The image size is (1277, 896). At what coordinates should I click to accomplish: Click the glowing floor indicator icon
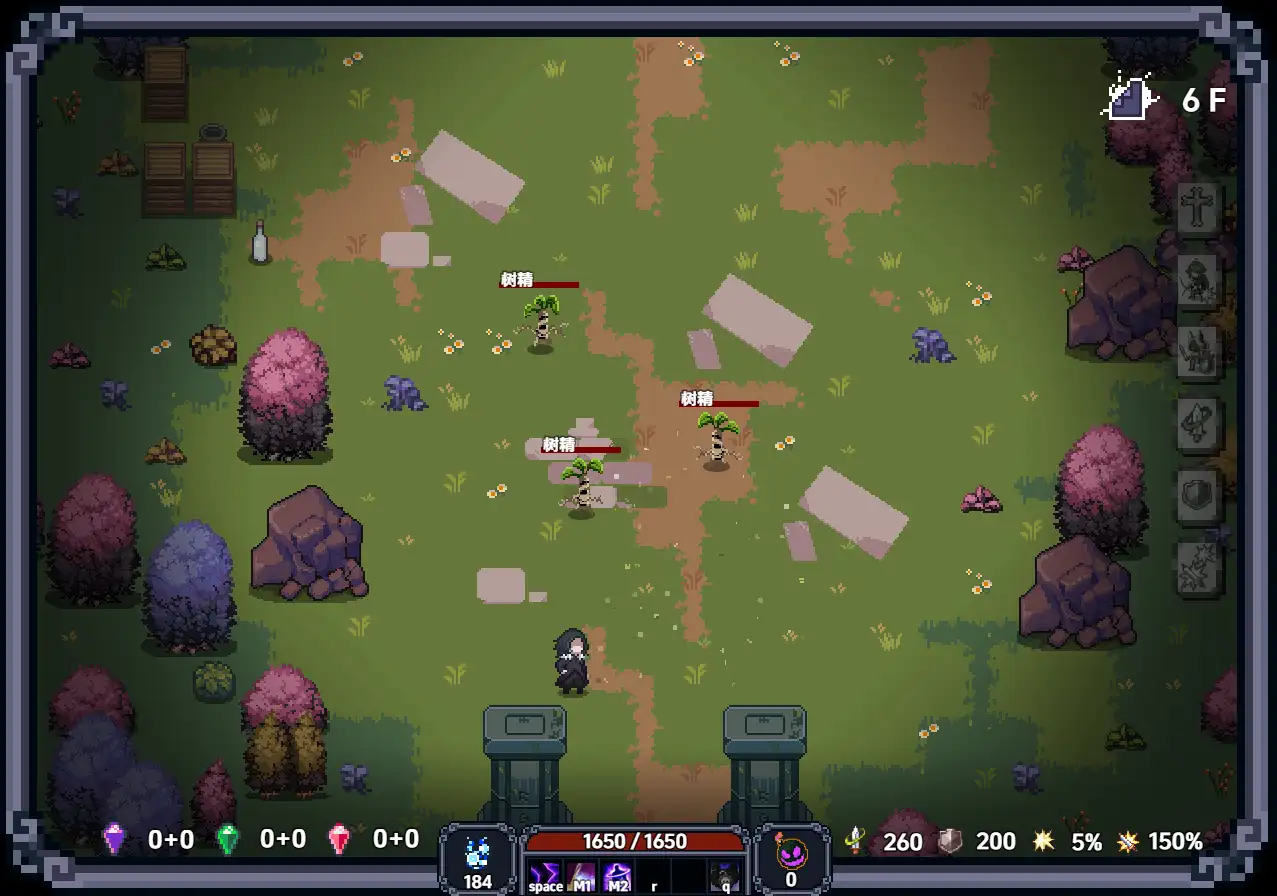pyautogui.click(x=1131, y=99)
